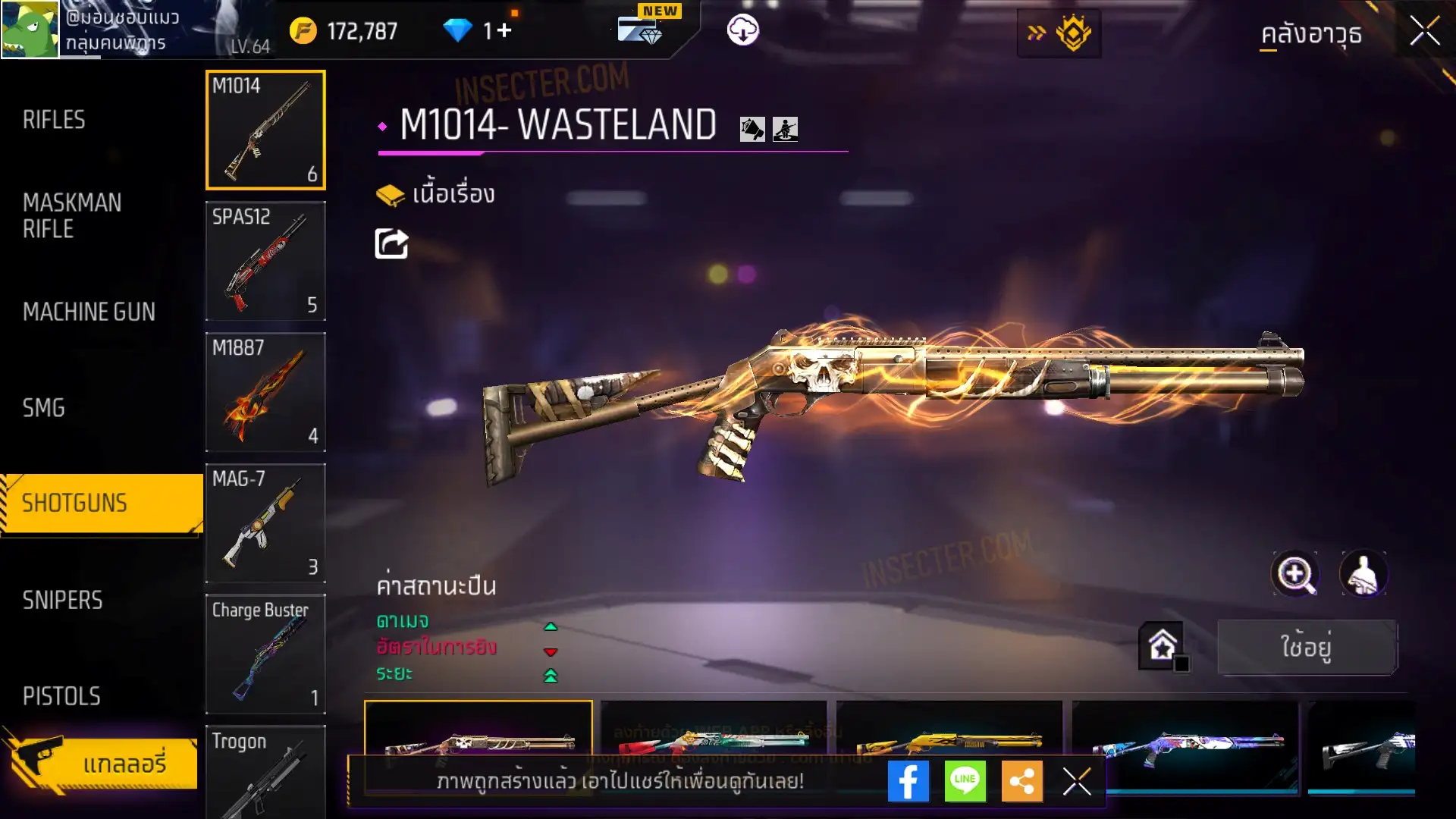Open the Charge Buster weapon tile
Viewport: 1456px width, 819px height.
pyautogui.click(x=265, y=654)
